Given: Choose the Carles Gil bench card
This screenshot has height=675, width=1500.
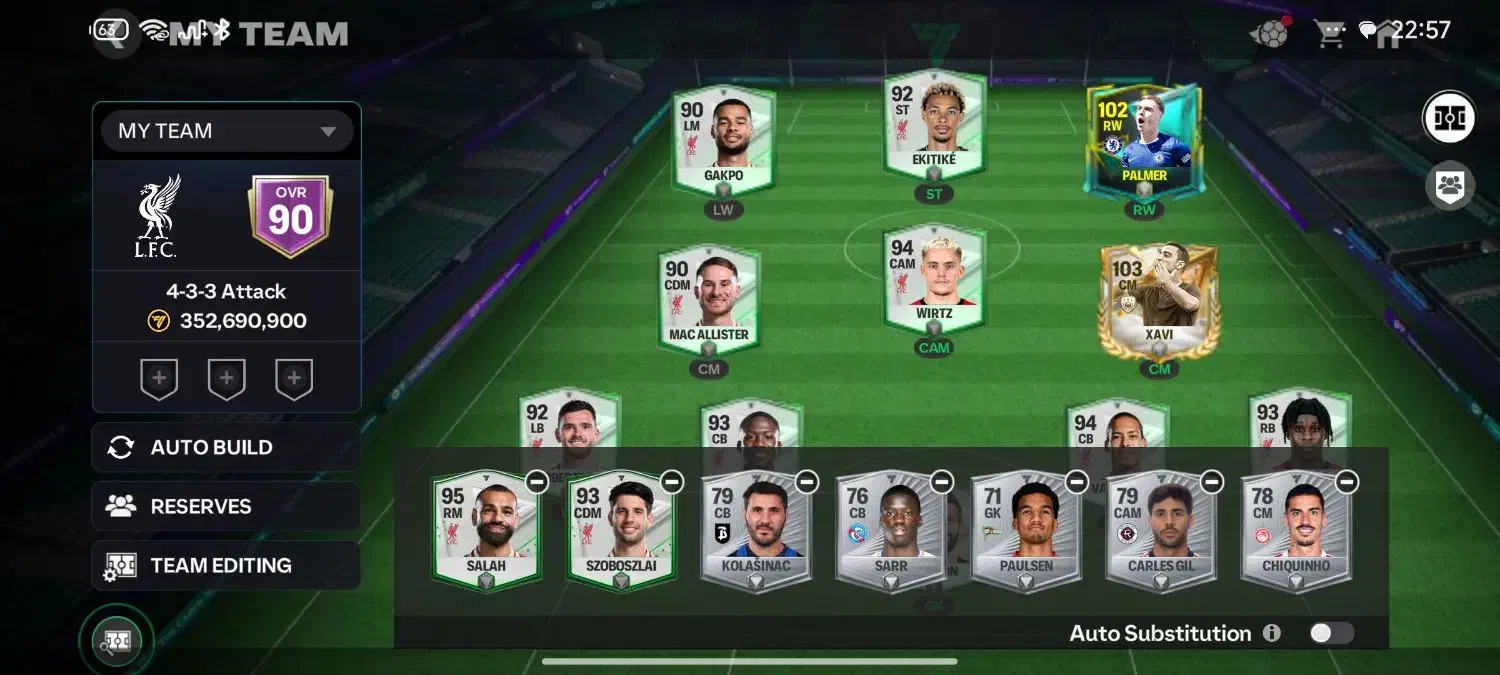Looking at the screenshot, I should point(1160,532).
